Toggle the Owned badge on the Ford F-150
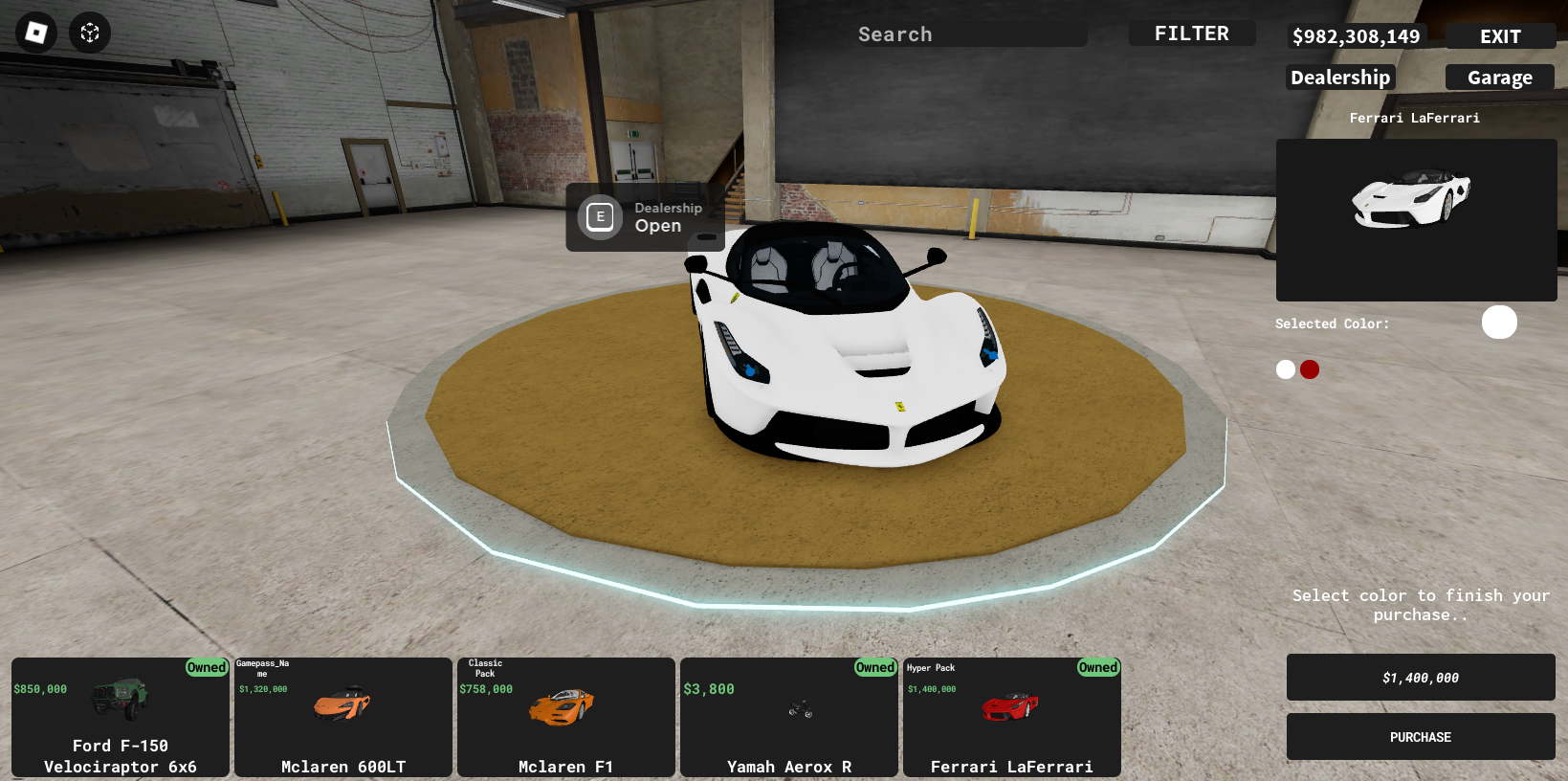 [x=206, y=667]
